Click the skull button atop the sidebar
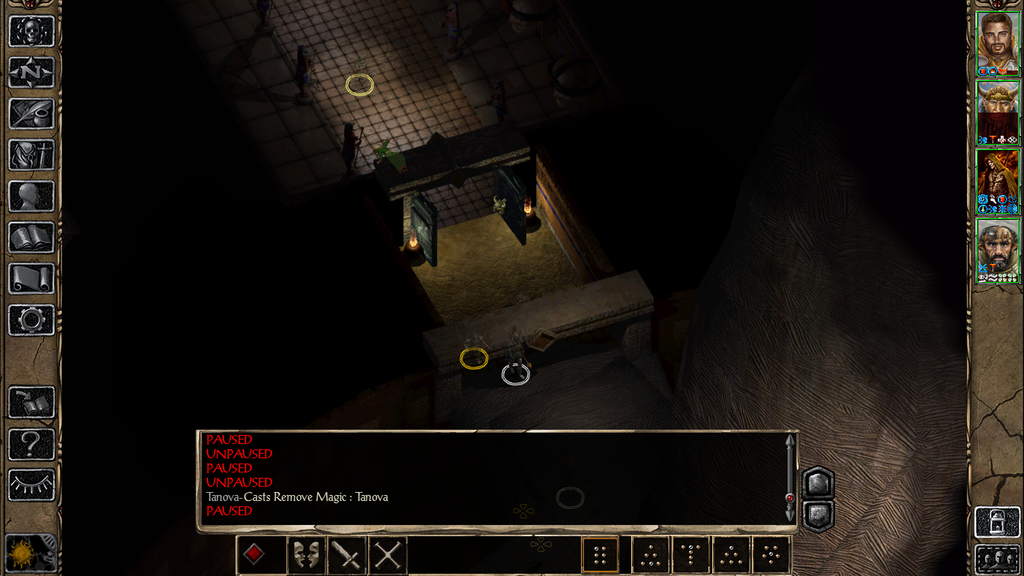Image resolution: width=1024 pixels, height=576 pixels. coord(31,30)
